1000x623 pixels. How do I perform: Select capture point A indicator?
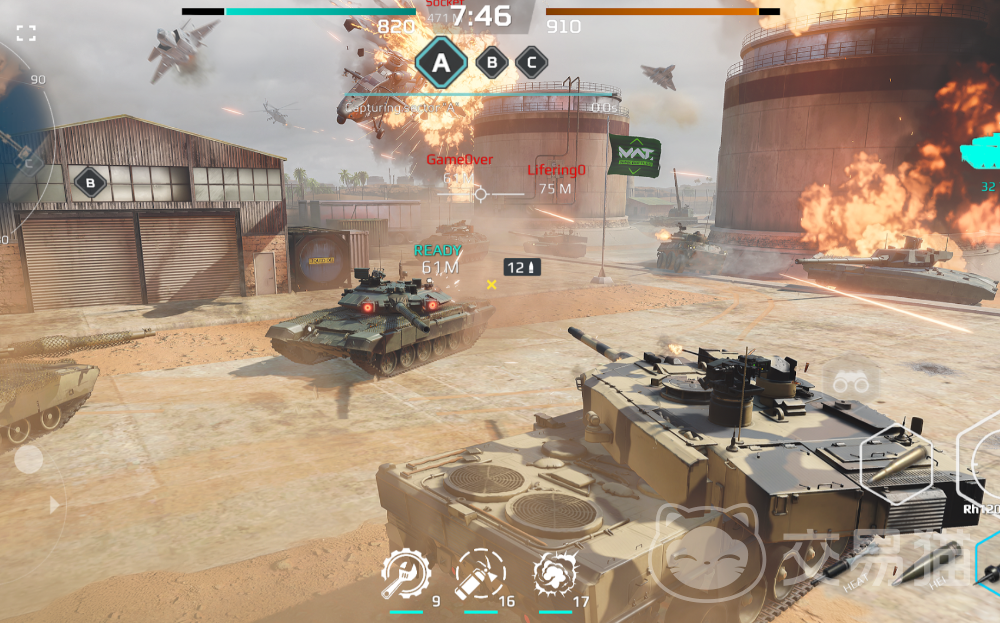tap(440, 64)
